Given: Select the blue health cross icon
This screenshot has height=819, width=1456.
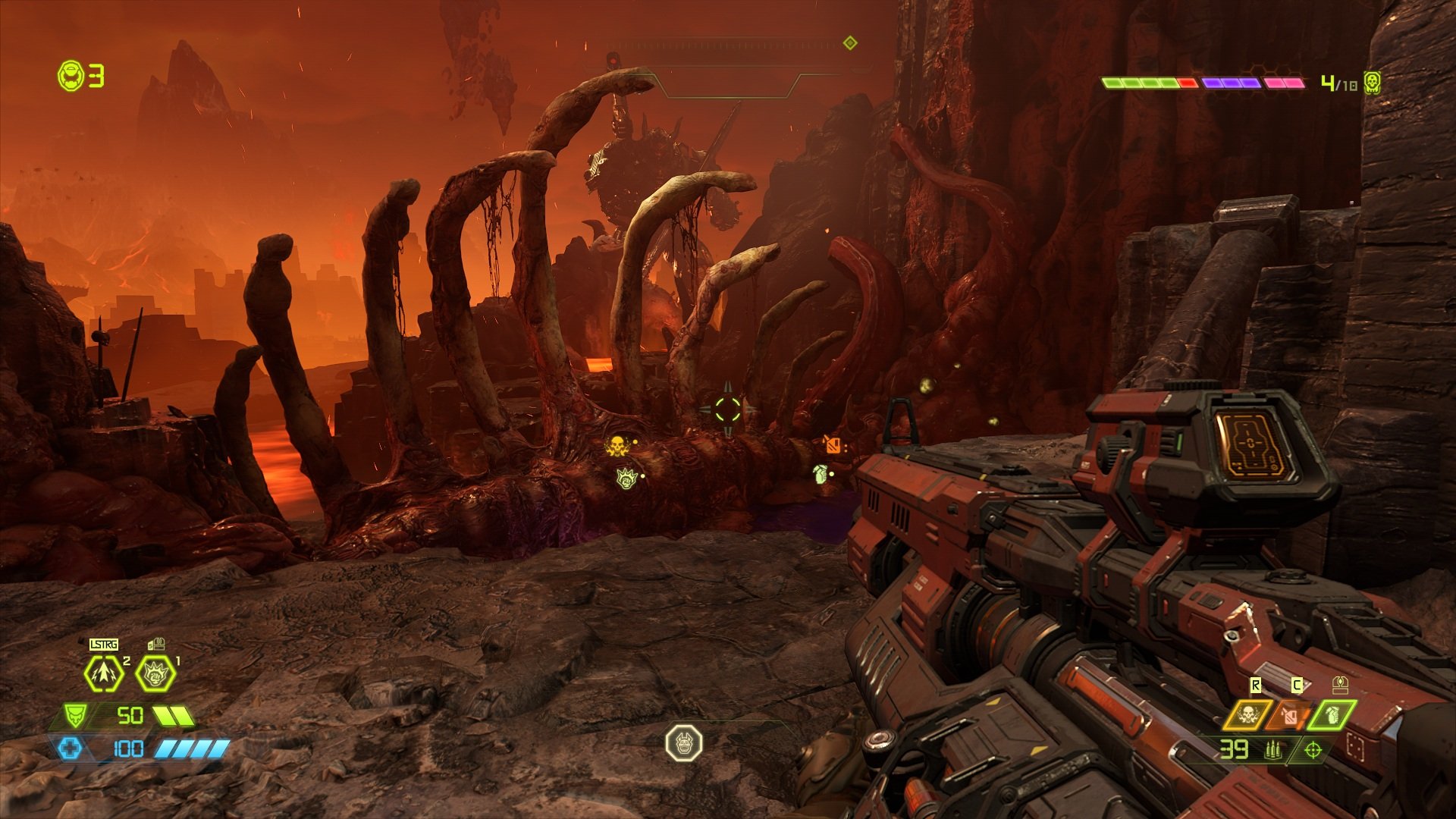Looking at the screenshot, I should coord(69,749).
